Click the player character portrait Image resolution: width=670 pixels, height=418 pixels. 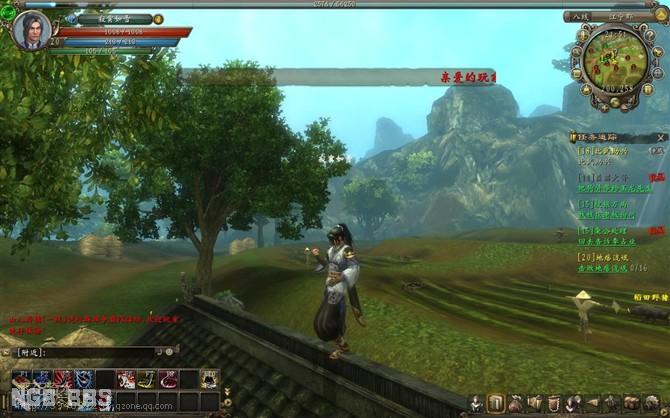point(31,30)
